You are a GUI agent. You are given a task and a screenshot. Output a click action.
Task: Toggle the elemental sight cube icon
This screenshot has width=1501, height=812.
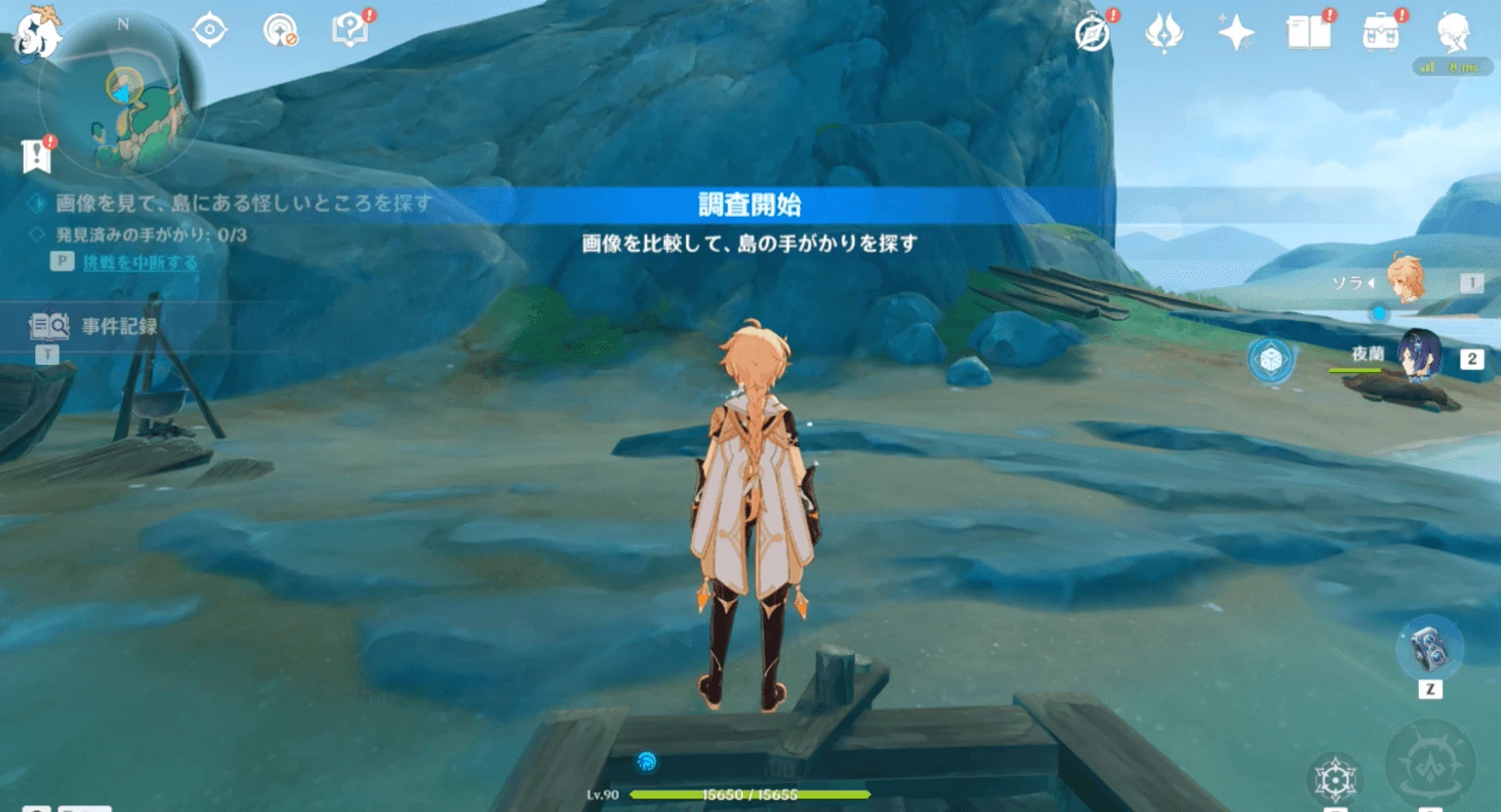pyautogui.click(x=1269, y=359)
